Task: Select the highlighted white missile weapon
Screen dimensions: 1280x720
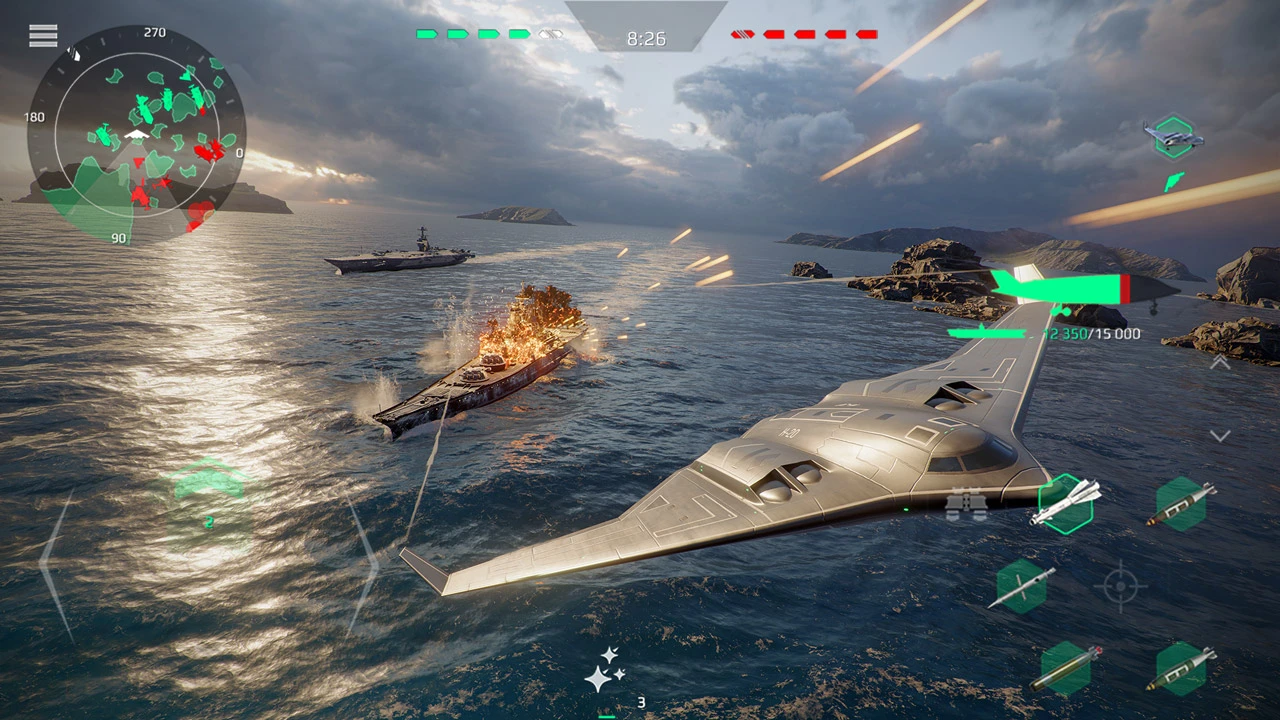Action: pyautogui.click(x=1066, y=503)
